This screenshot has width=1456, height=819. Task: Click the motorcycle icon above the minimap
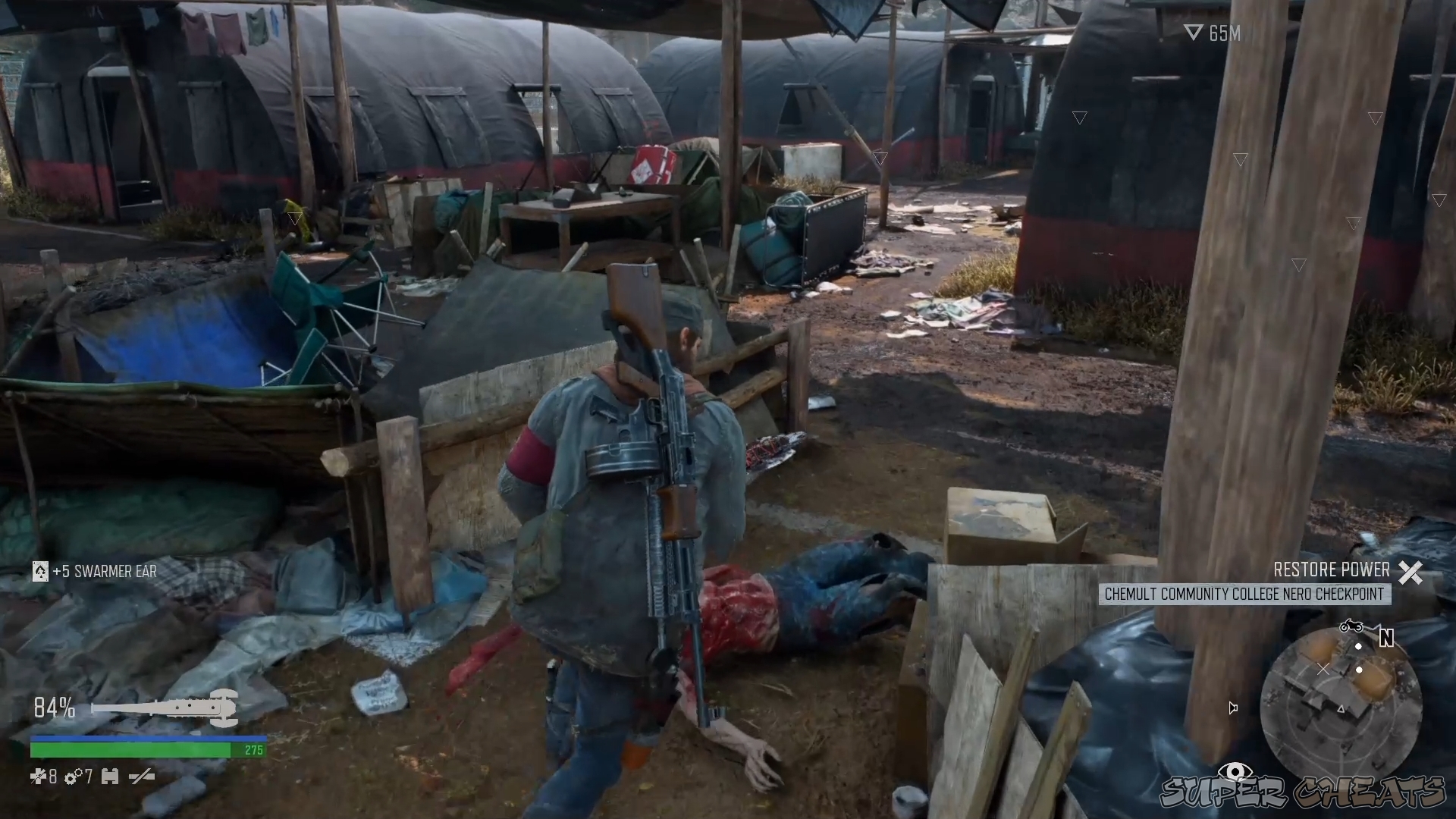pos(1351,626)
